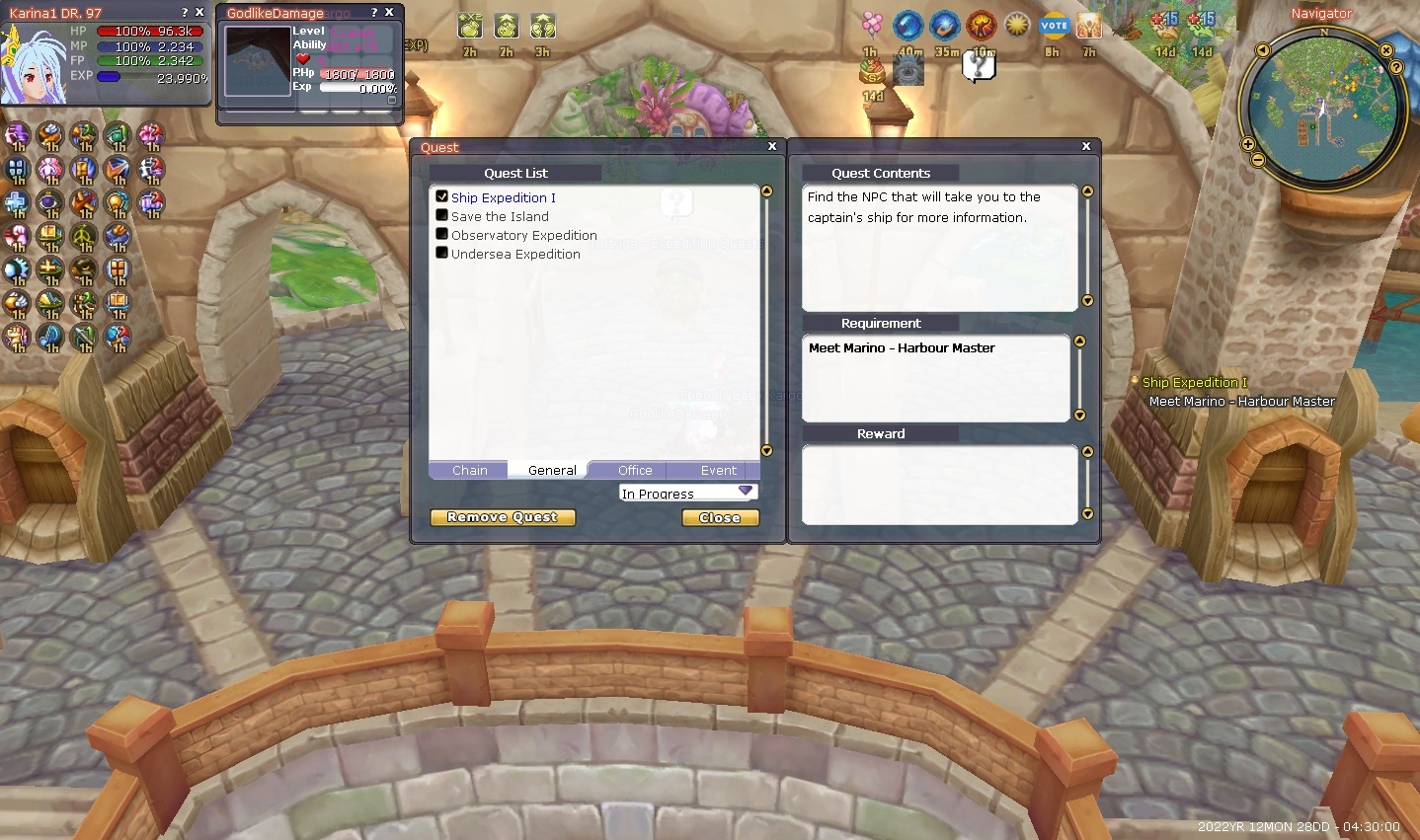Zoom out the Navigator minimap
1420x840 pixels.
click(x=1257, y=160)
